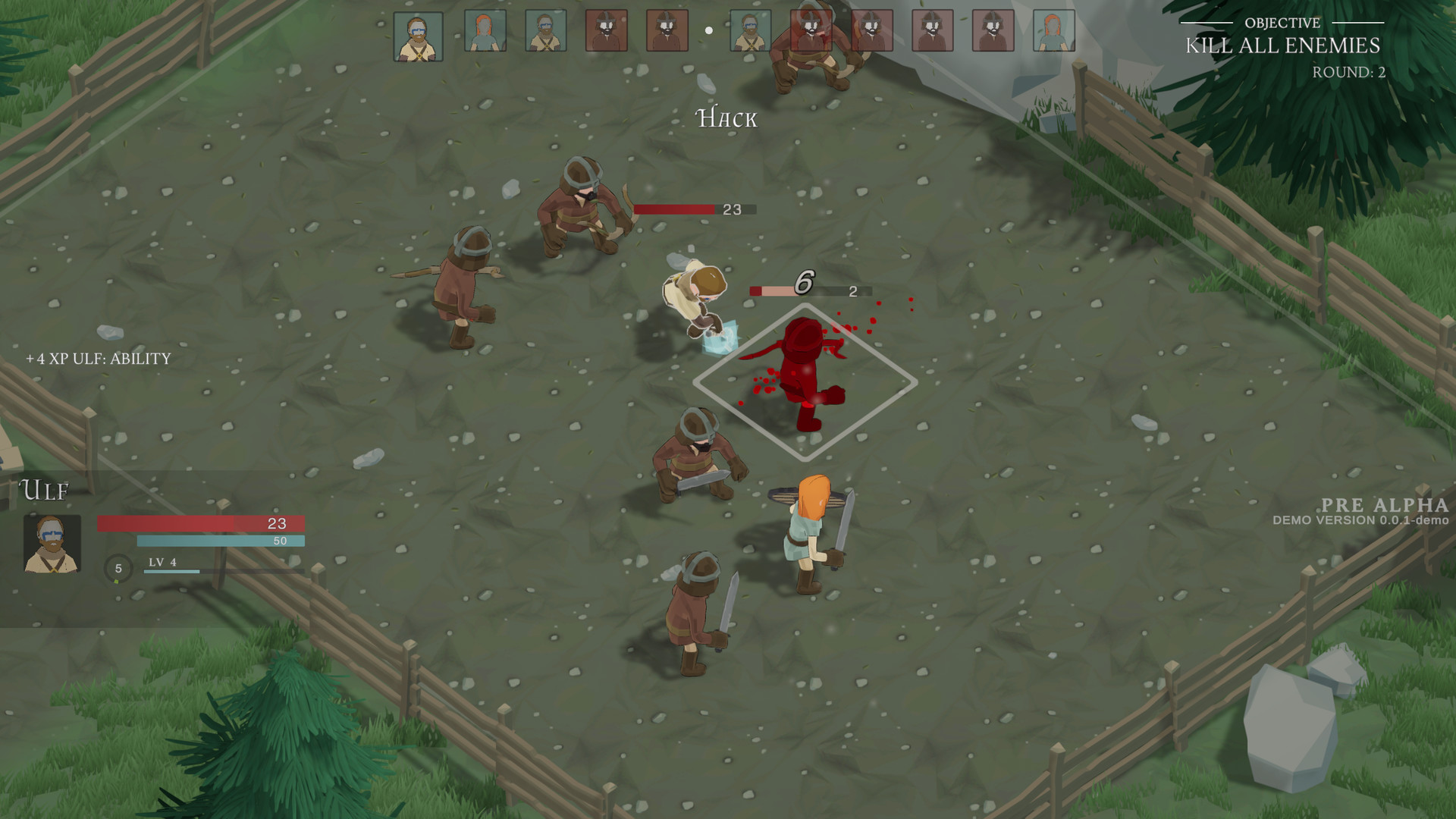
Task: Click the white turn indicator dot between portraits
Action: (708, 30)
